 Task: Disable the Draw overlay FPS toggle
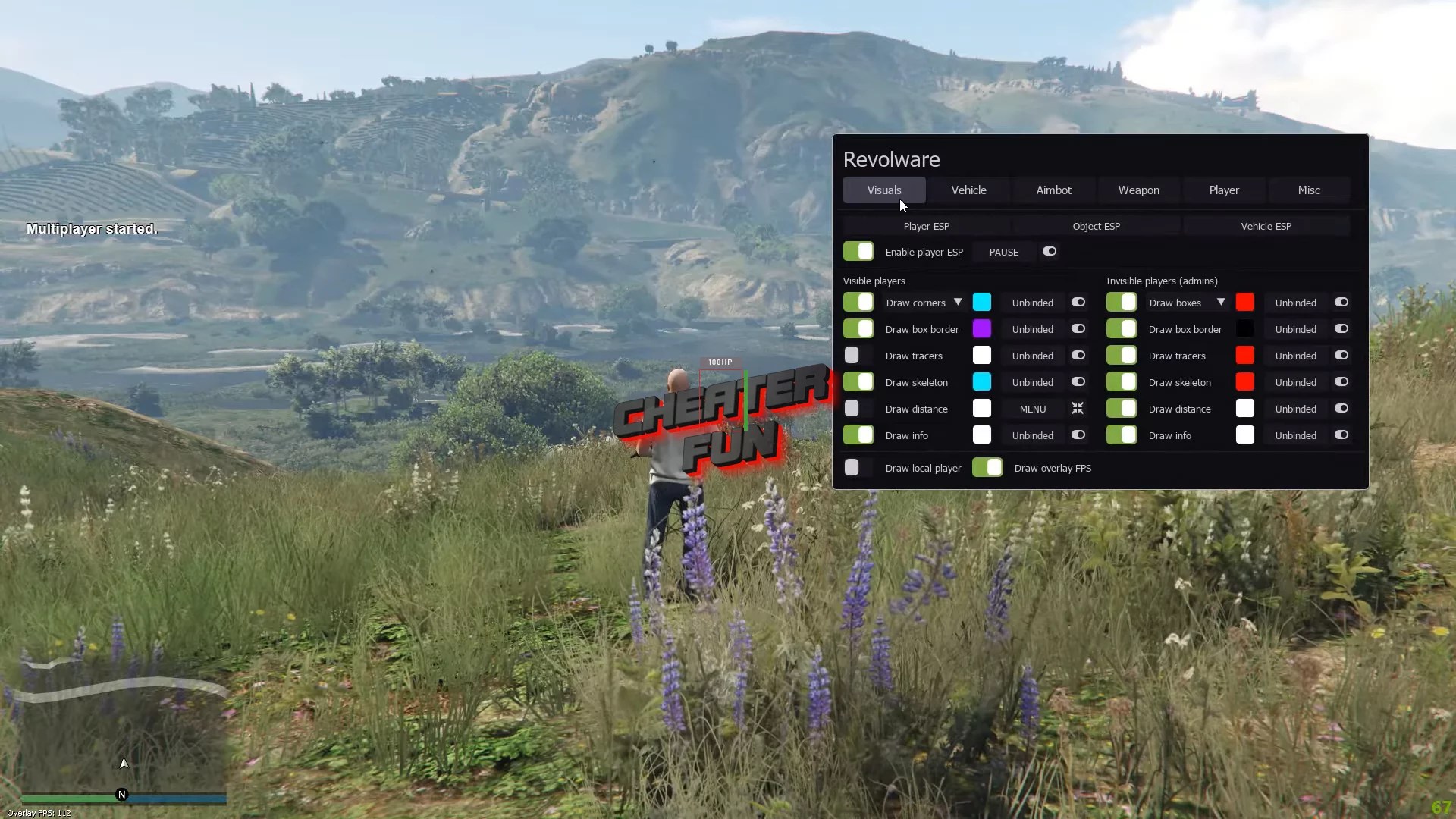tap(986, 468)
